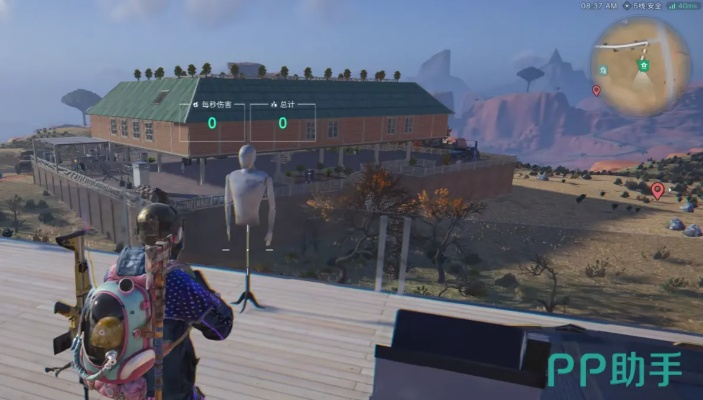Screen dimensions: 703x400
Task: Select the green house marker on minimap
Action: (x=645, y=65)
